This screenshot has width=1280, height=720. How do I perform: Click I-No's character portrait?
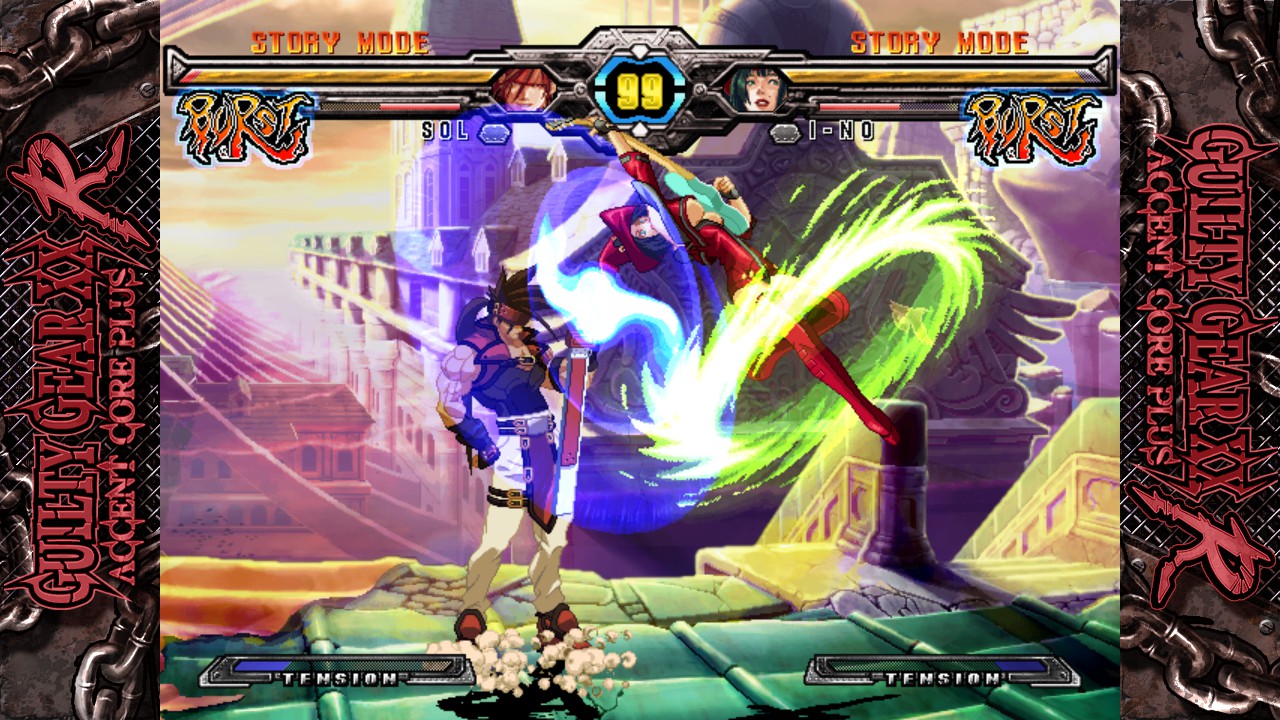(757, 88)
